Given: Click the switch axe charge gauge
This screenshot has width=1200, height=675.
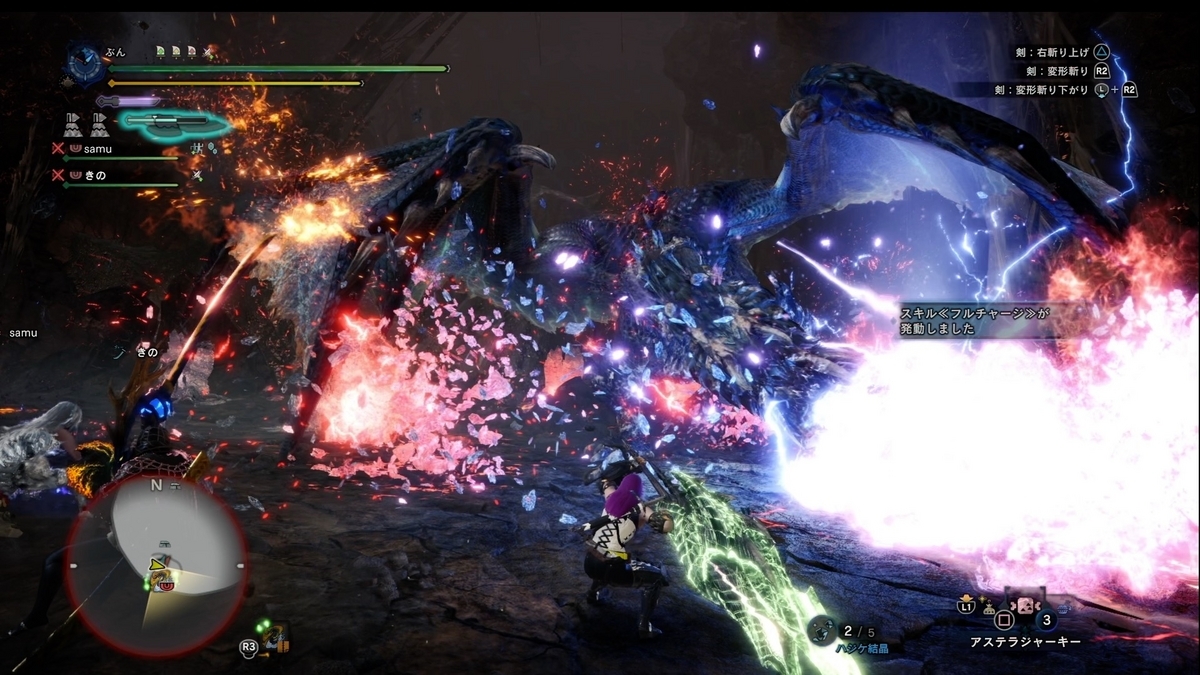Looking at the screenshot, I should coord(175,123).
